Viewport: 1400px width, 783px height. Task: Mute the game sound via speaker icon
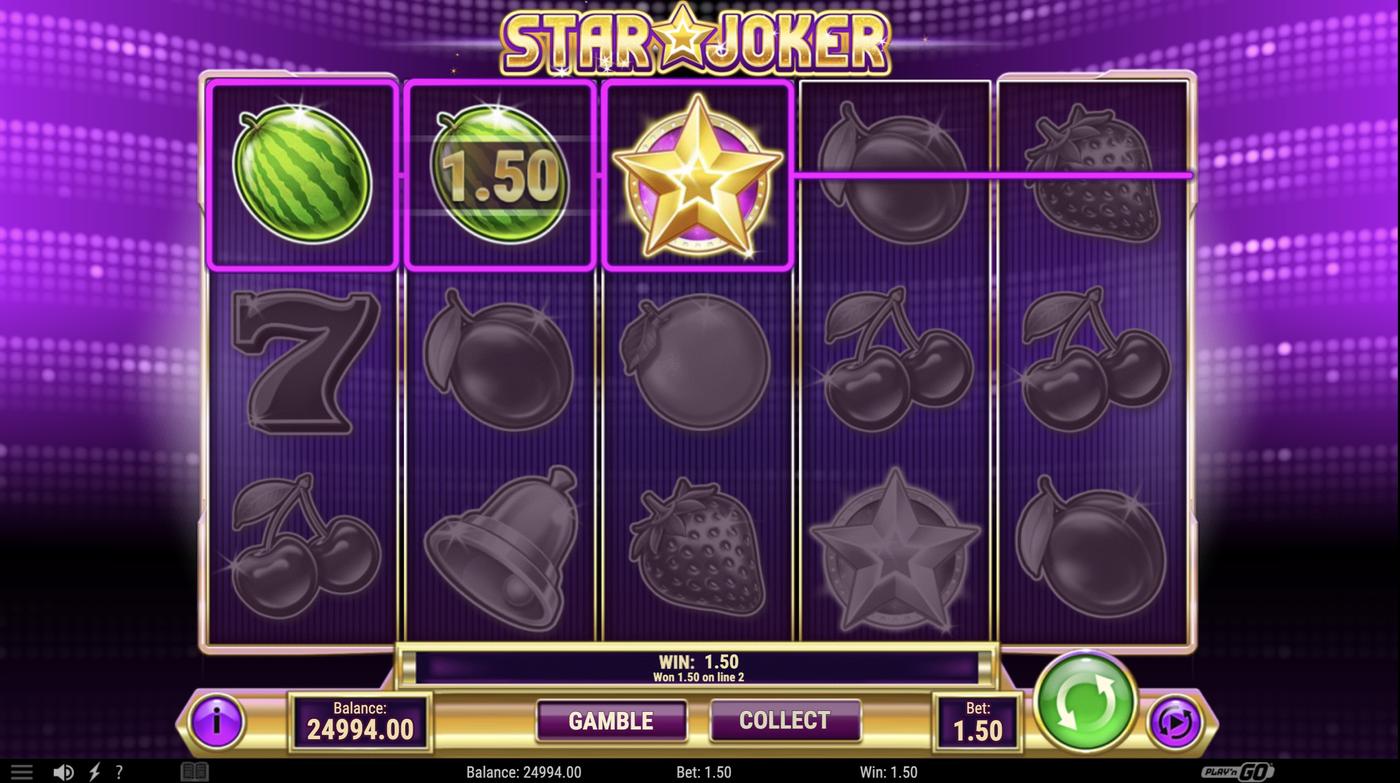click(63, 770)
